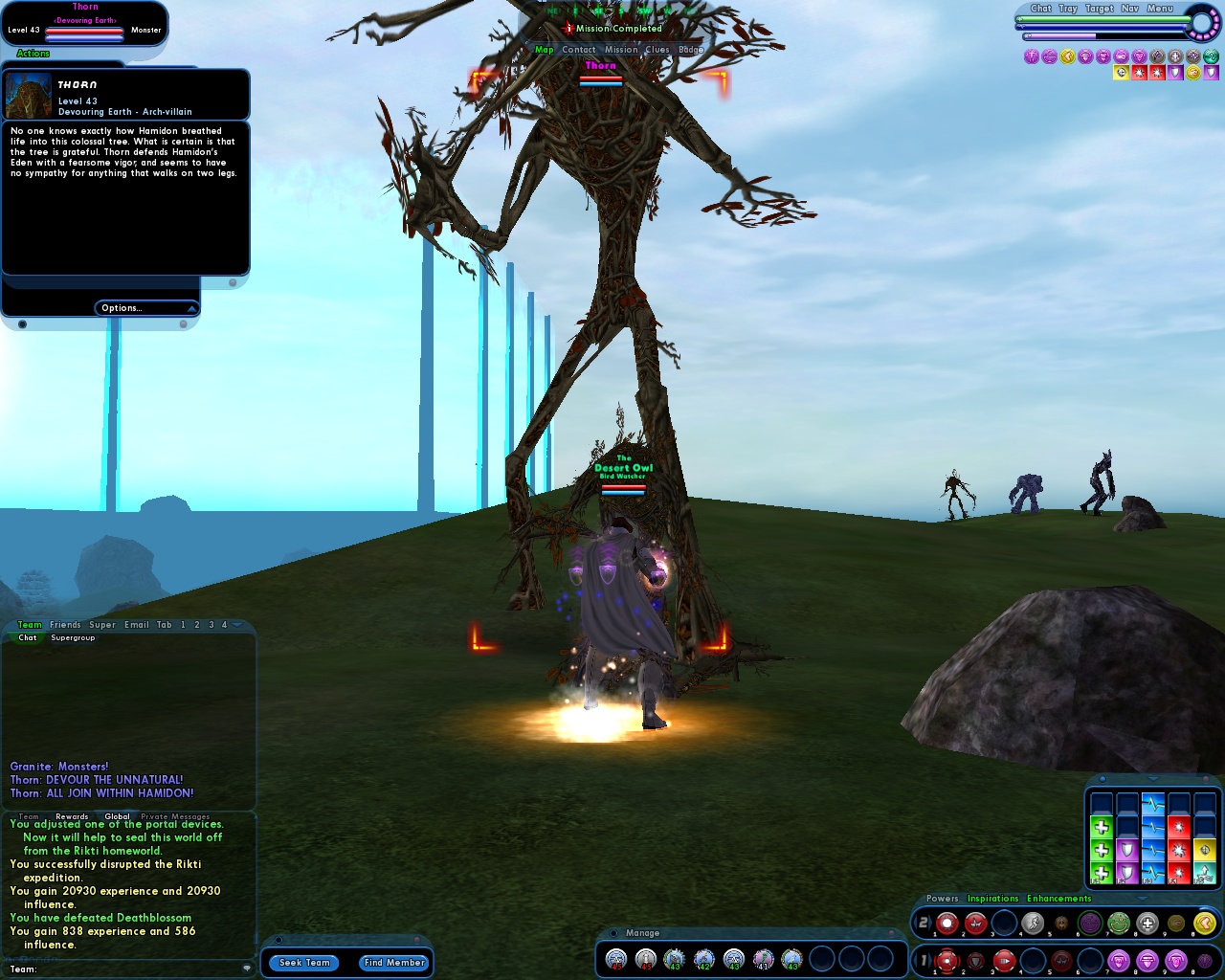Viewport: 1225px width, 980px height.
Task: Activate the red power in slot 1 of tray 1
Action: (947, 960)
